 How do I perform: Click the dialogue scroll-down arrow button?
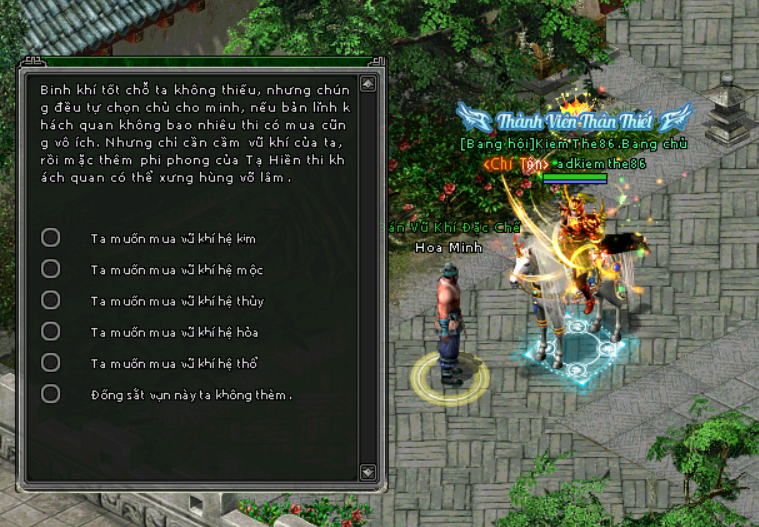coord(368,471)
